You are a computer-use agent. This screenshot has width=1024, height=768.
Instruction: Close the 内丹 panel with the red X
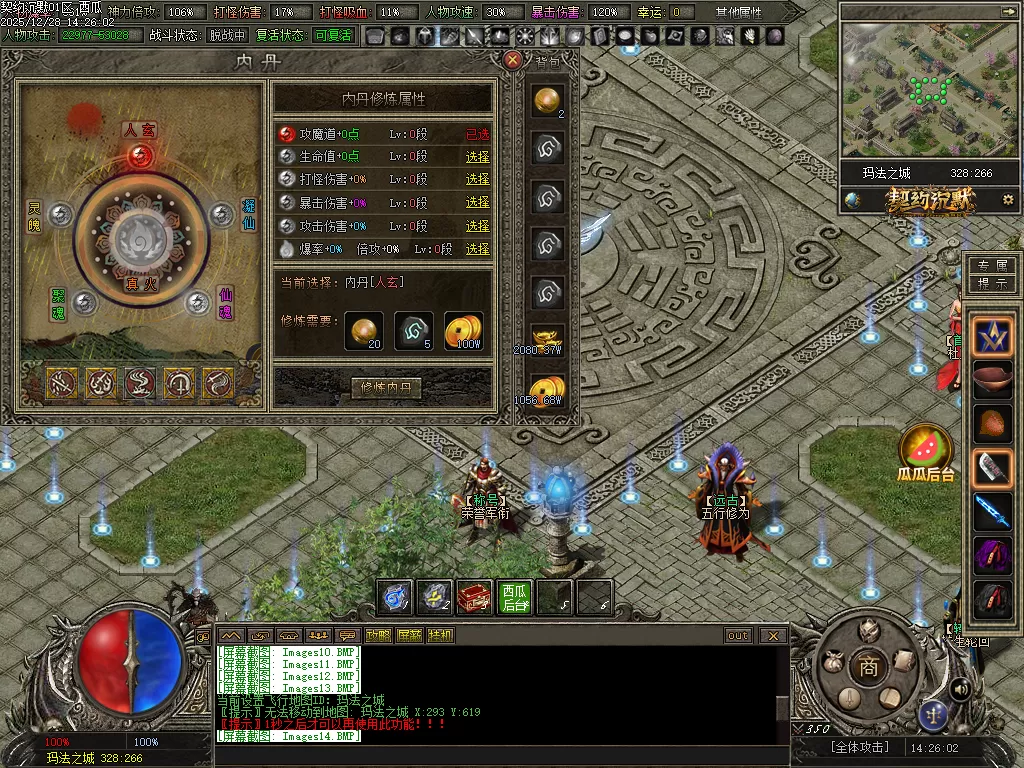pyautogui.click(x=513, y=60)
